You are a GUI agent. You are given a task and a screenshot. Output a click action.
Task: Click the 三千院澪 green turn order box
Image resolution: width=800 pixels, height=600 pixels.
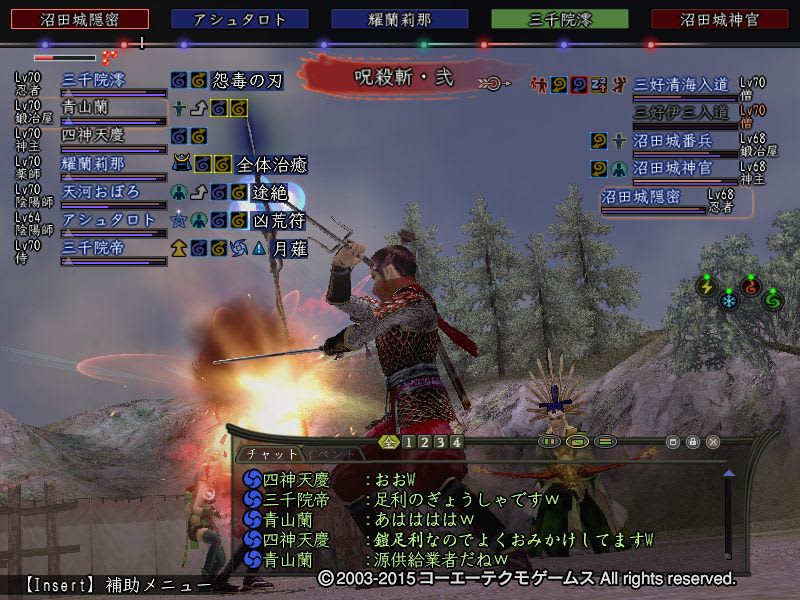click(x=559, y=19)
